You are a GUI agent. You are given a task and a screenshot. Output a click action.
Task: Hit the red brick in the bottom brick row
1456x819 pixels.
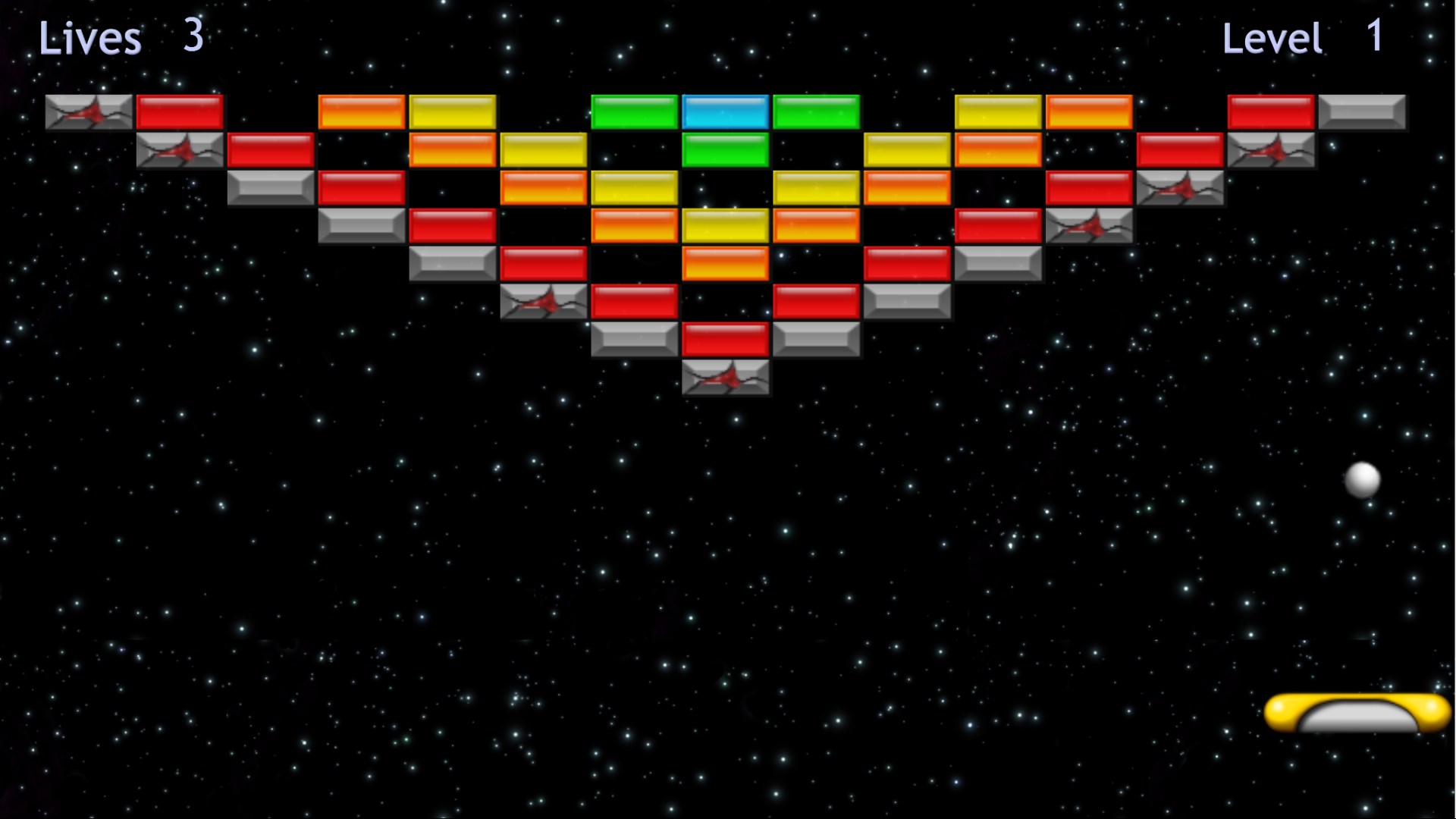pyautogui.click(x=724, y=340)
